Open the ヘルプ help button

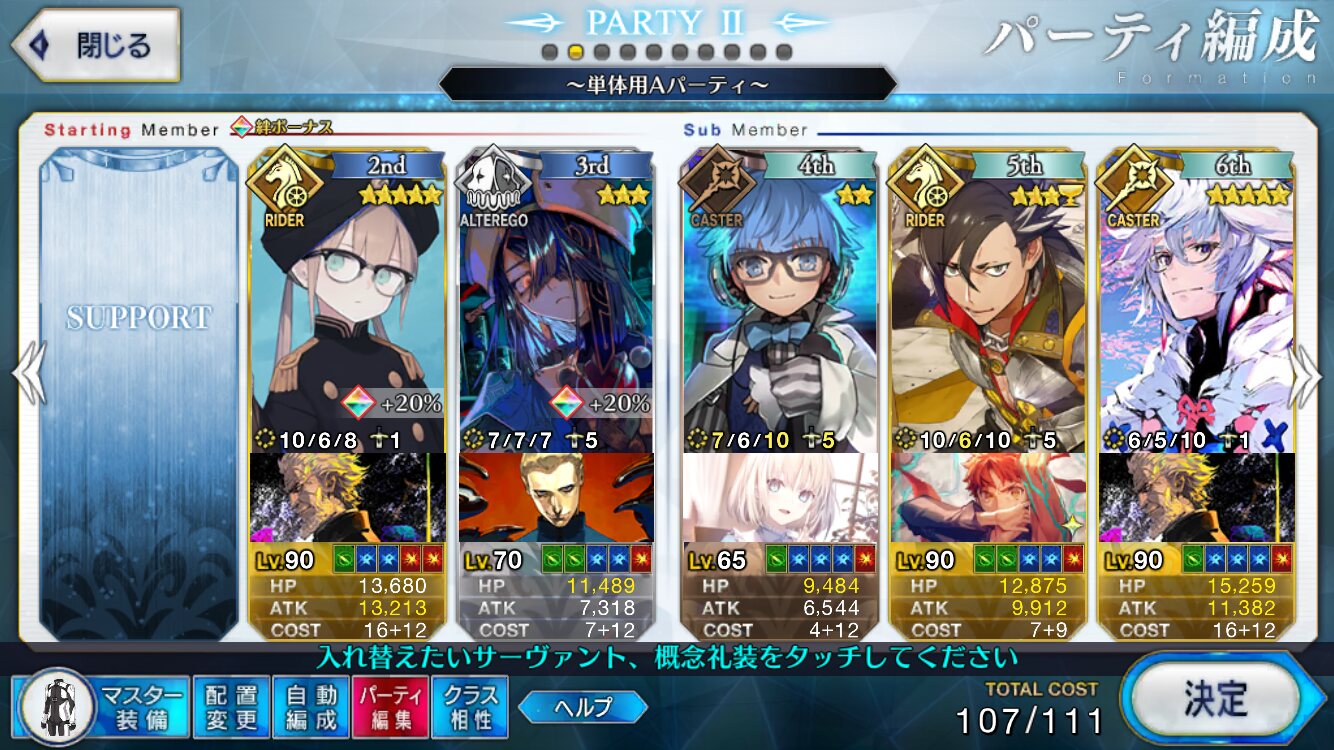pos(583,707)
